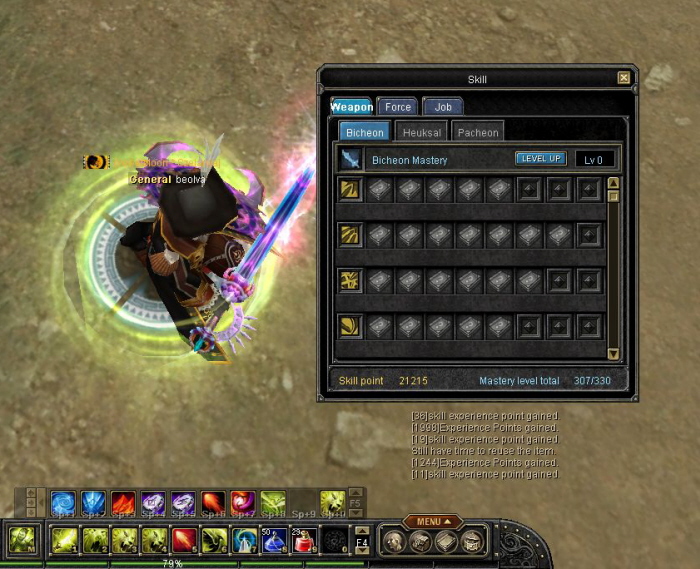
Task: Use the blue potion in the hotbar
Action: tap(273, 541)
